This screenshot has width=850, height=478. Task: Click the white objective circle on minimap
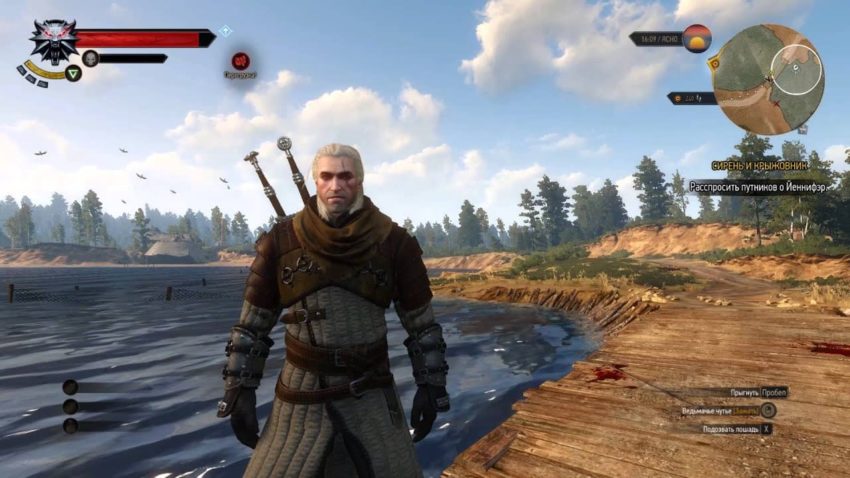coord(796,70)
